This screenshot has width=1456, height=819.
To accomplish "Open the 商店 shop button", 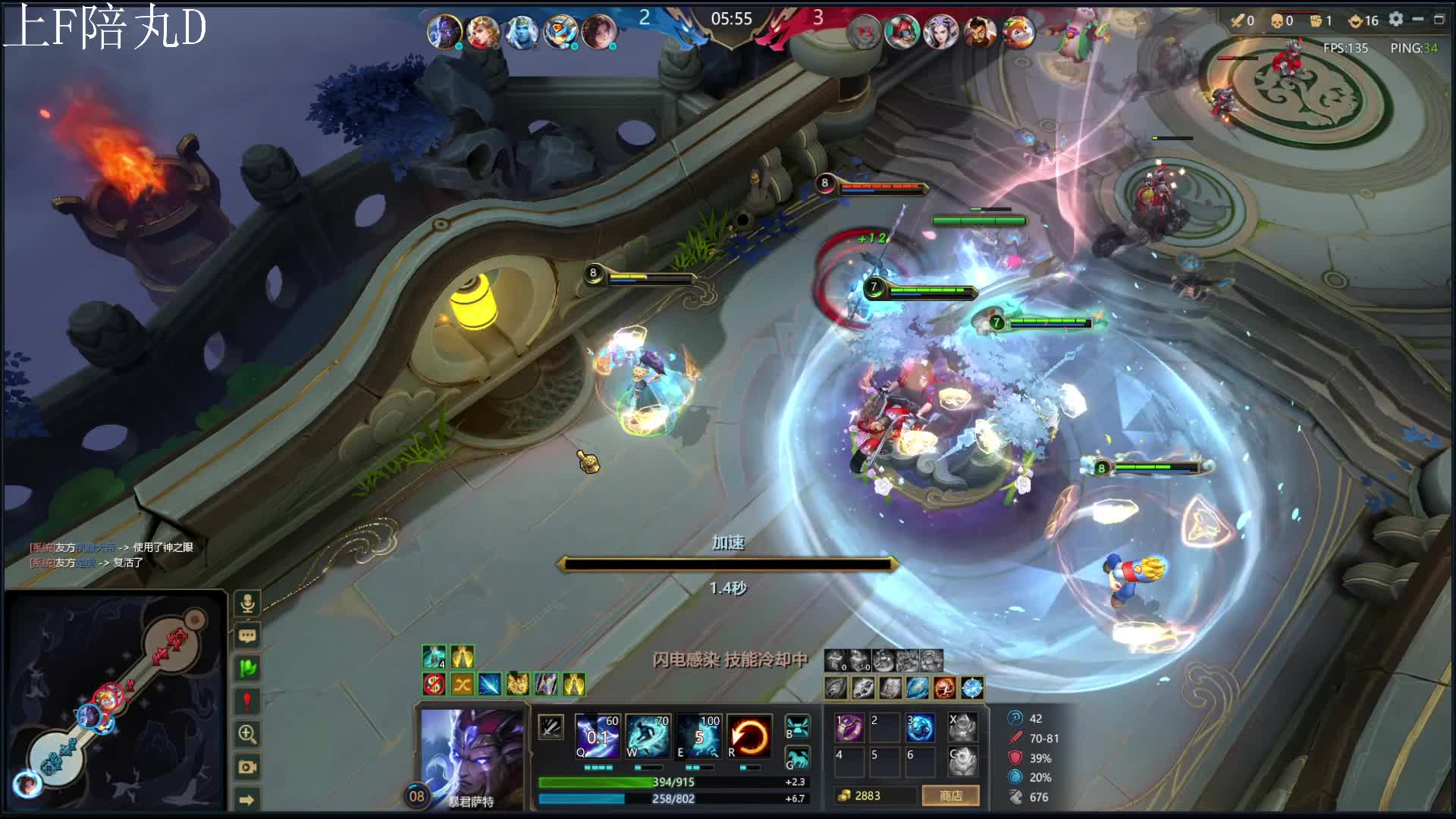I will point(950,795).
